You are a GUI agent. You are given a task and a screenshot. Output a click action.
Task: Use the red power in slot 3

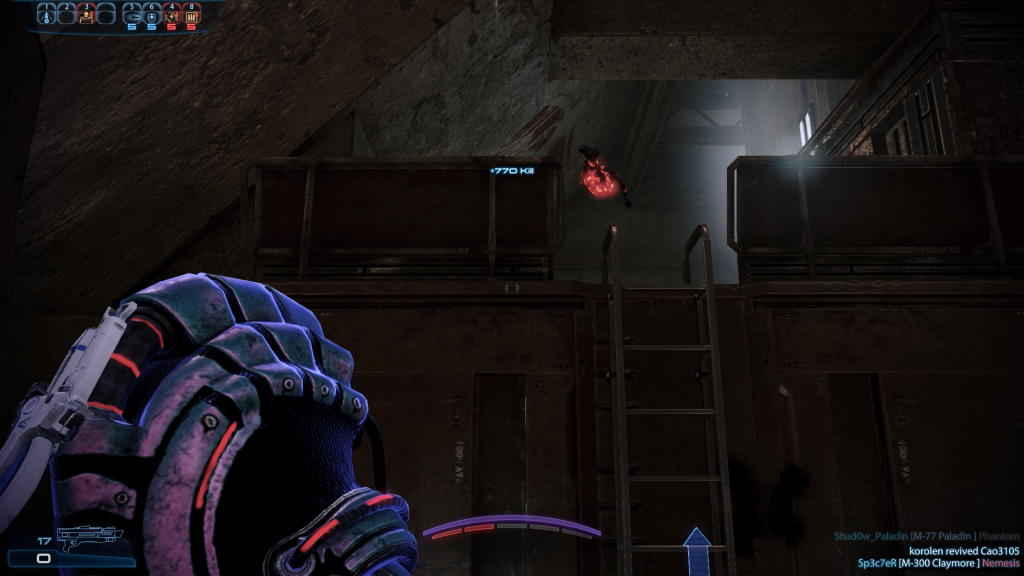86,15
